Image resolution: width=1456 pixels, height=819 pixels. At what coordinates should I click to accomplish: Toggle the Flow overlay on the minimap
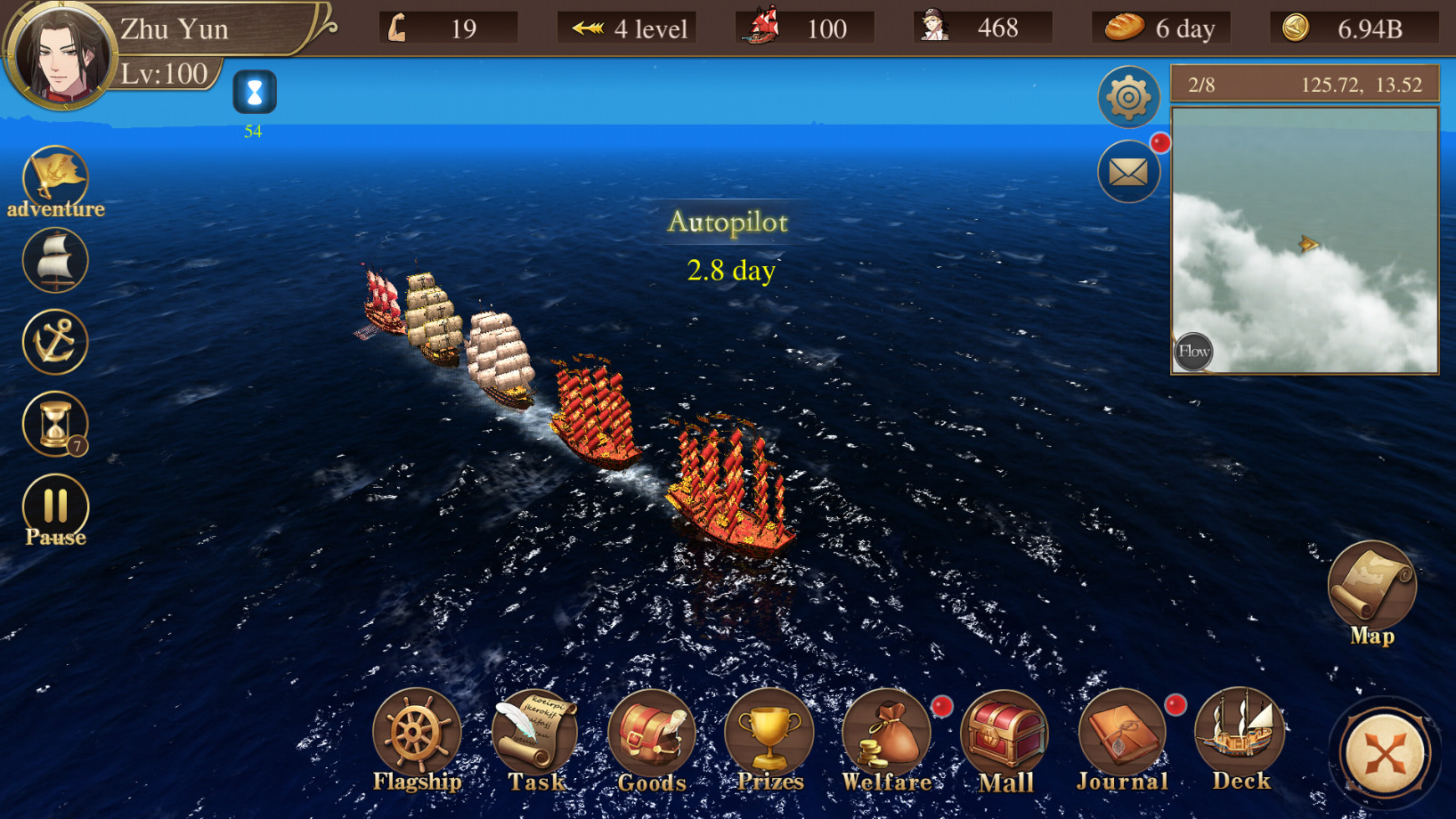point(1193,352)
